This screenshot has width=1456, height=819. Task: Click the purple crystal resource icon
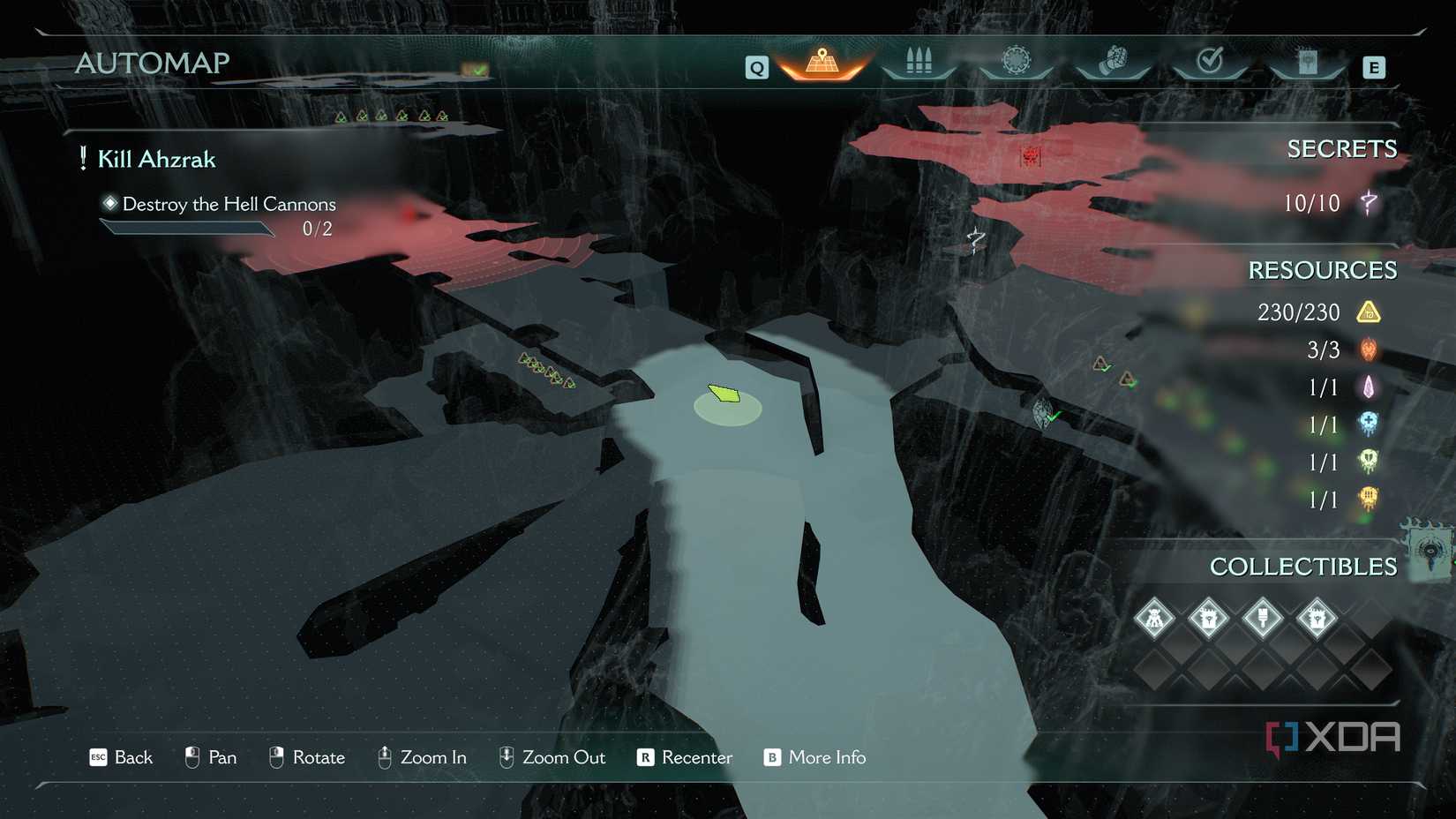(x=1369, y=387)
